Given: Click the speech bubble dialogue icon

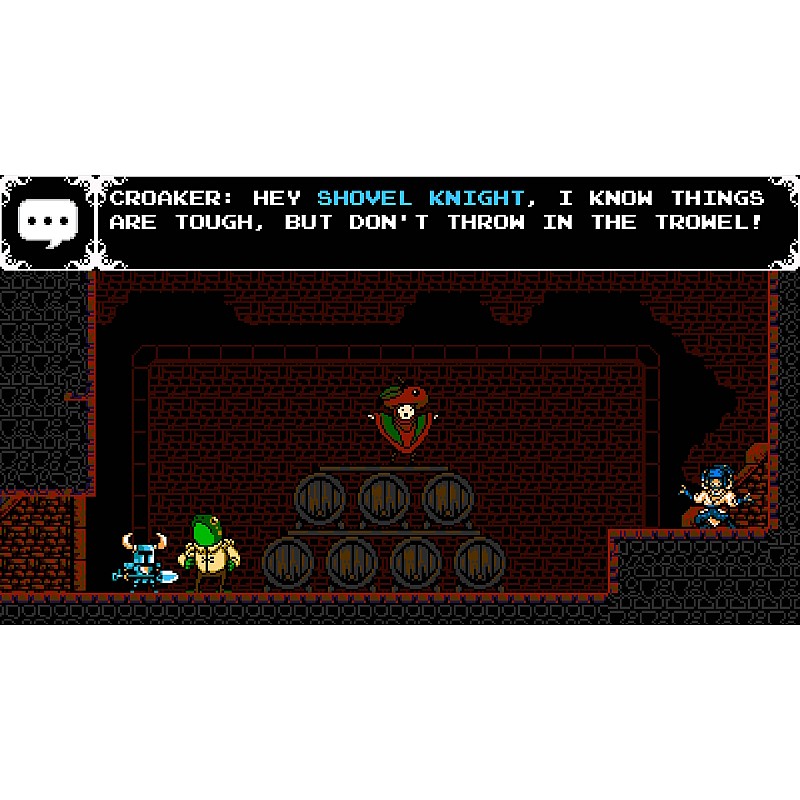Looking at the screenshot, I should (x=46, y=221).
